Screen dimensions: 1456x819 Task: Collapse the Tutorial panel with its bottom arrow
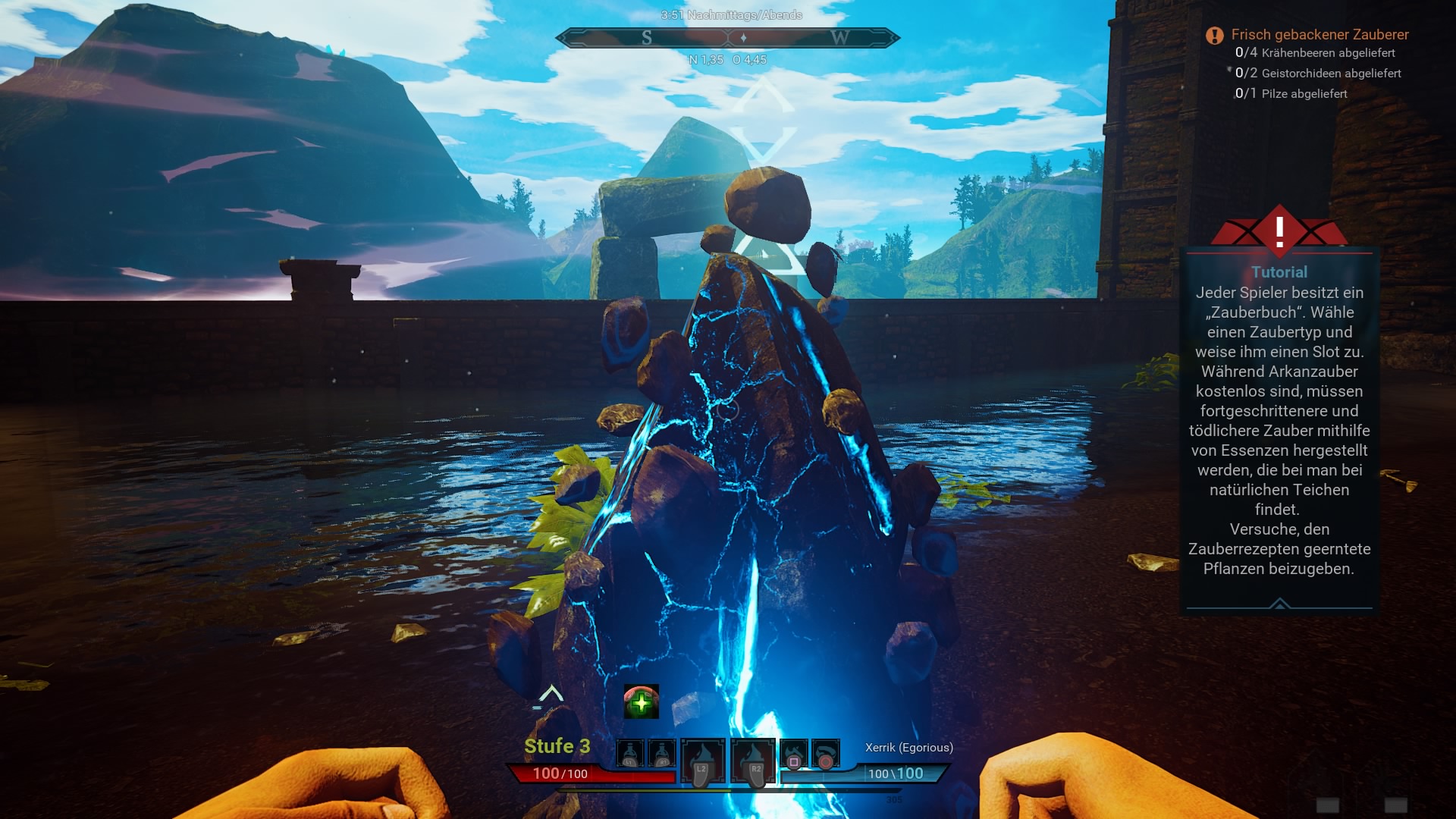(1279, 604)
